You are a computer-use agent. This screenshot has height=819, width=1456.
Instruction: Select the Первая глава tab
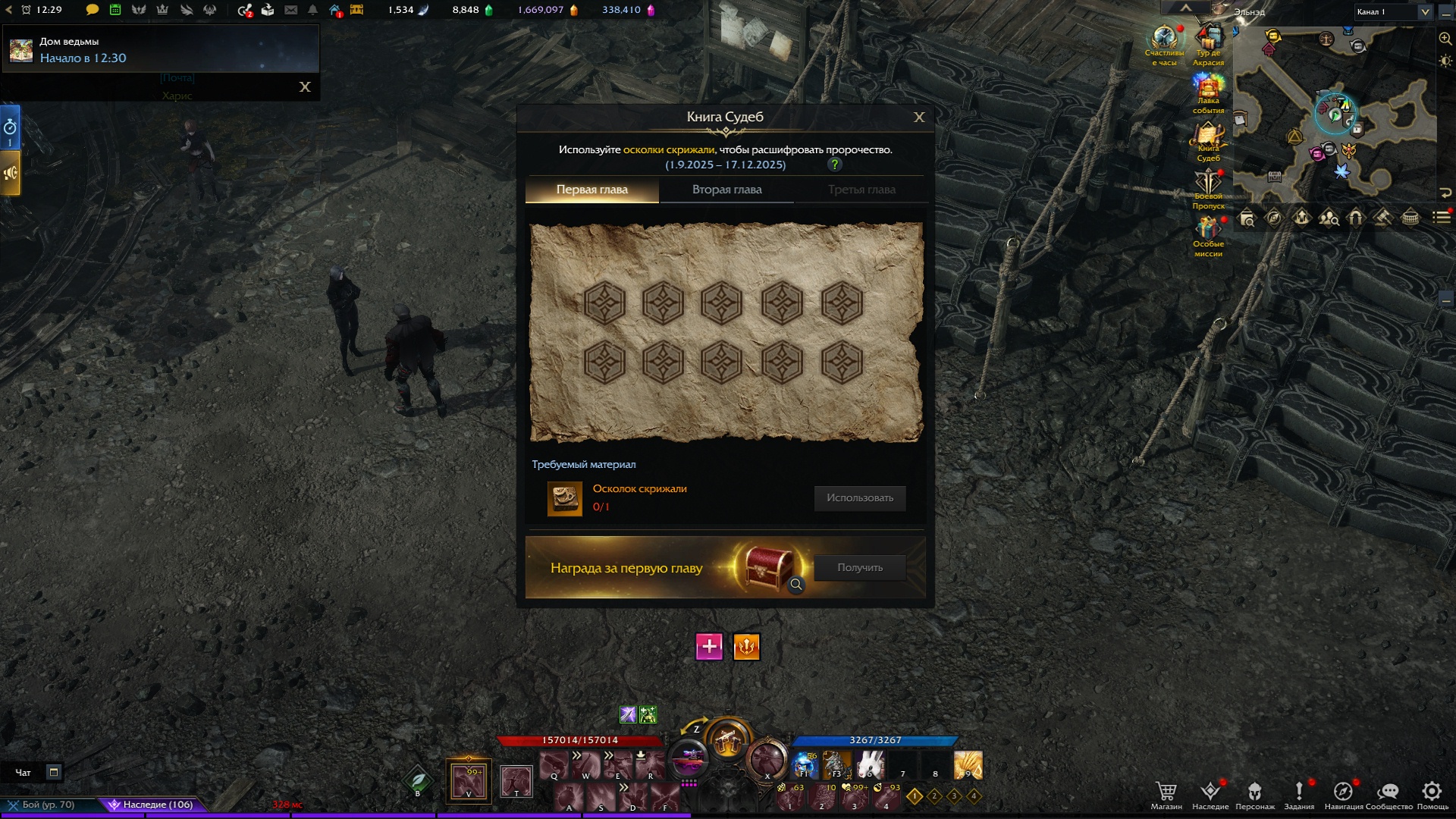pos(591,190)
